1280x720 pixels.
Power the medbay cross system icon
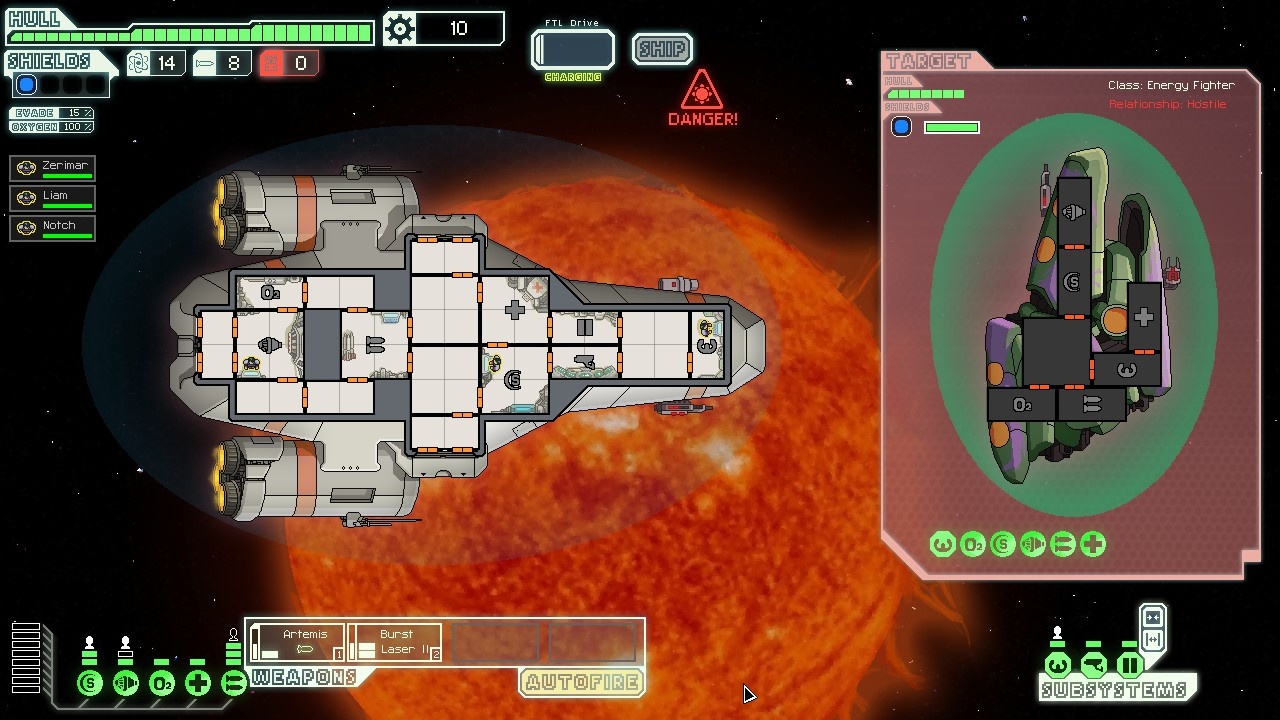click(x=198, y=684)
